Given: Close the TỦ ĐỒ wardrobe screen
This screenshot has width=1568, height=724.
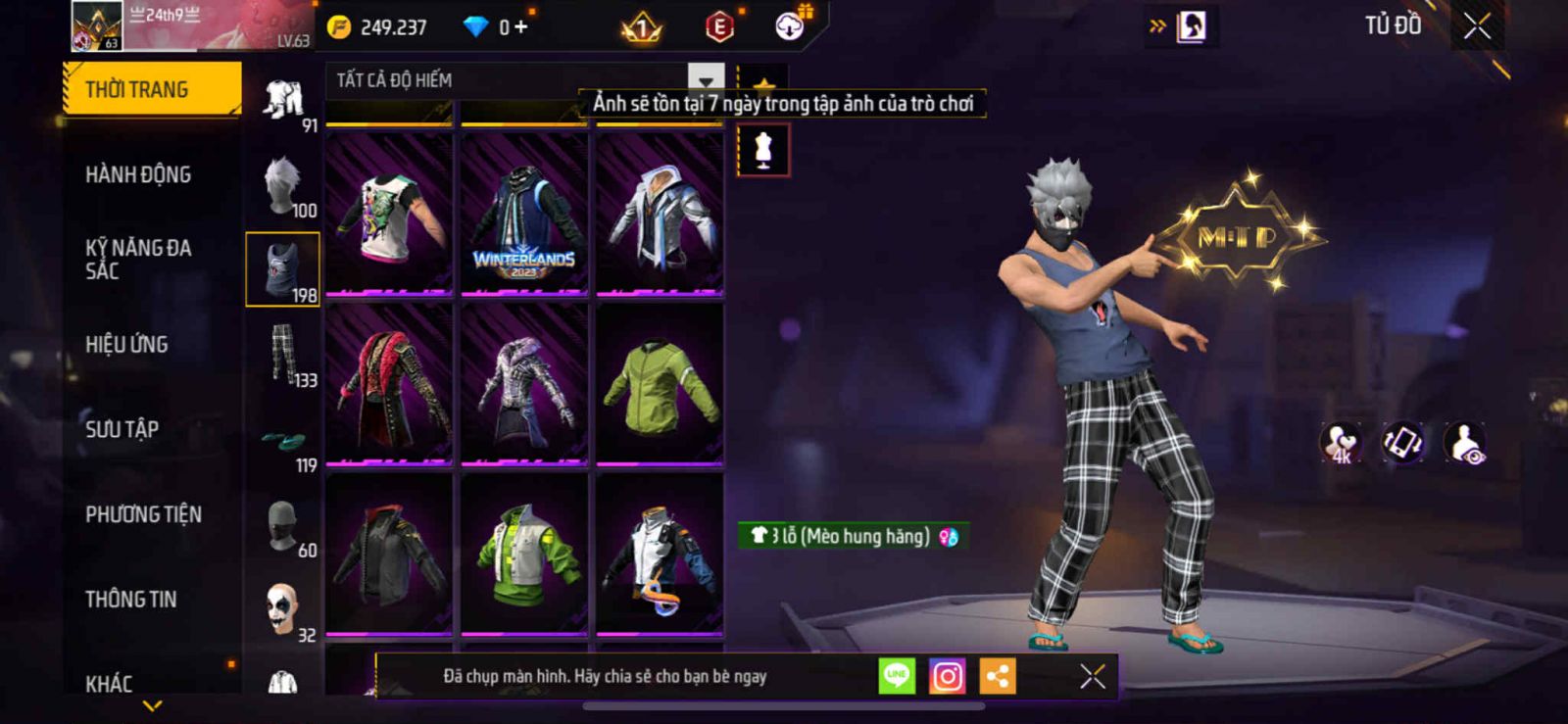Looking at the screenshot, I should point(1477,26).
